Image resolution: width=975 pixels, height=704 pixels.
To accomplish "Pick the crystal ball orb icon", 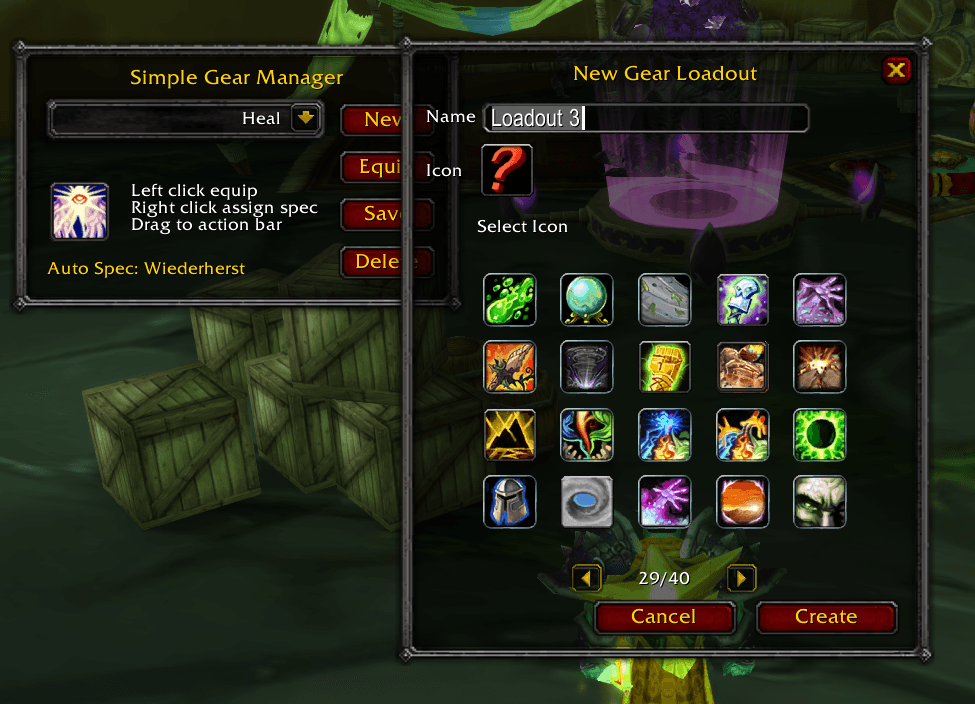I will pyautogui.click(x=586, y=300).
